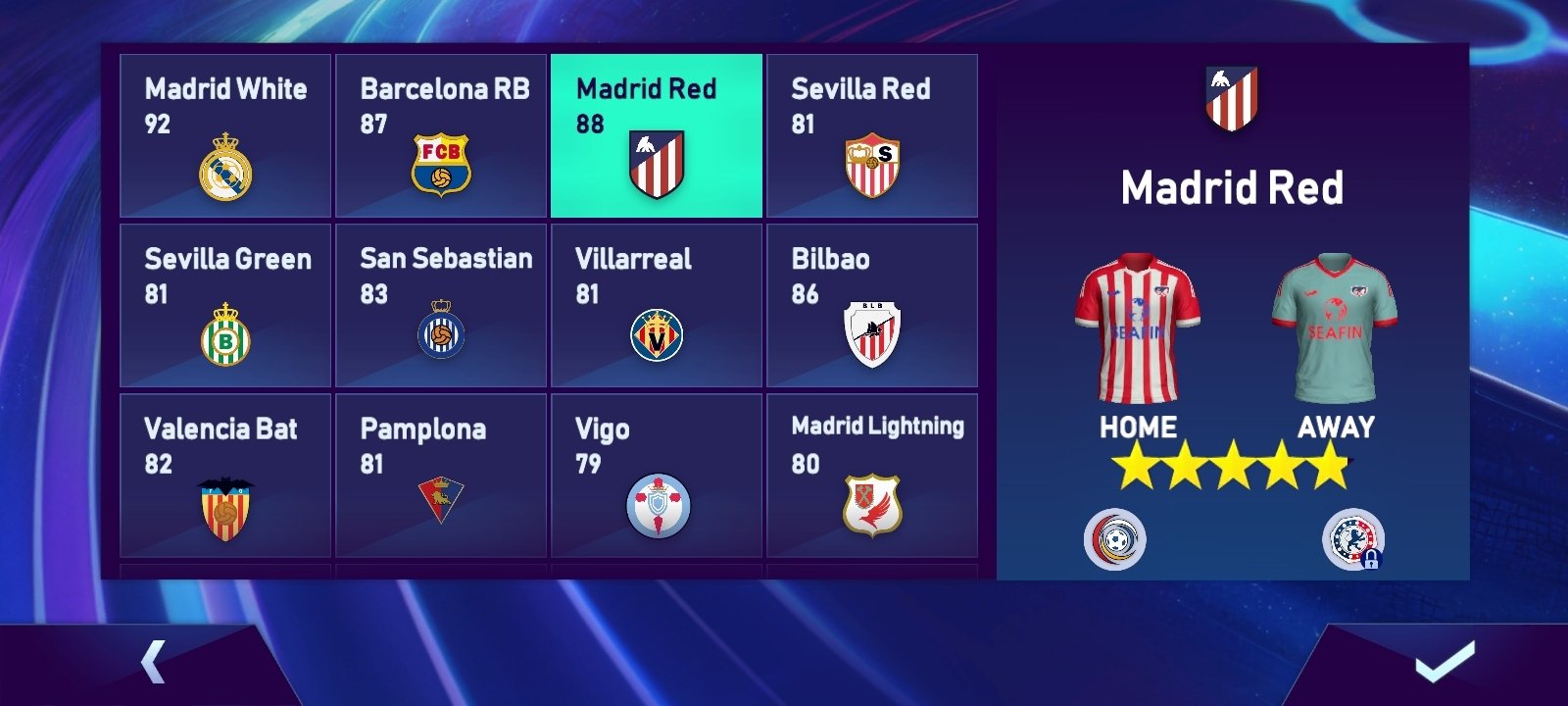
Task: Go back with the left arrow
Action: pos(153,663)
